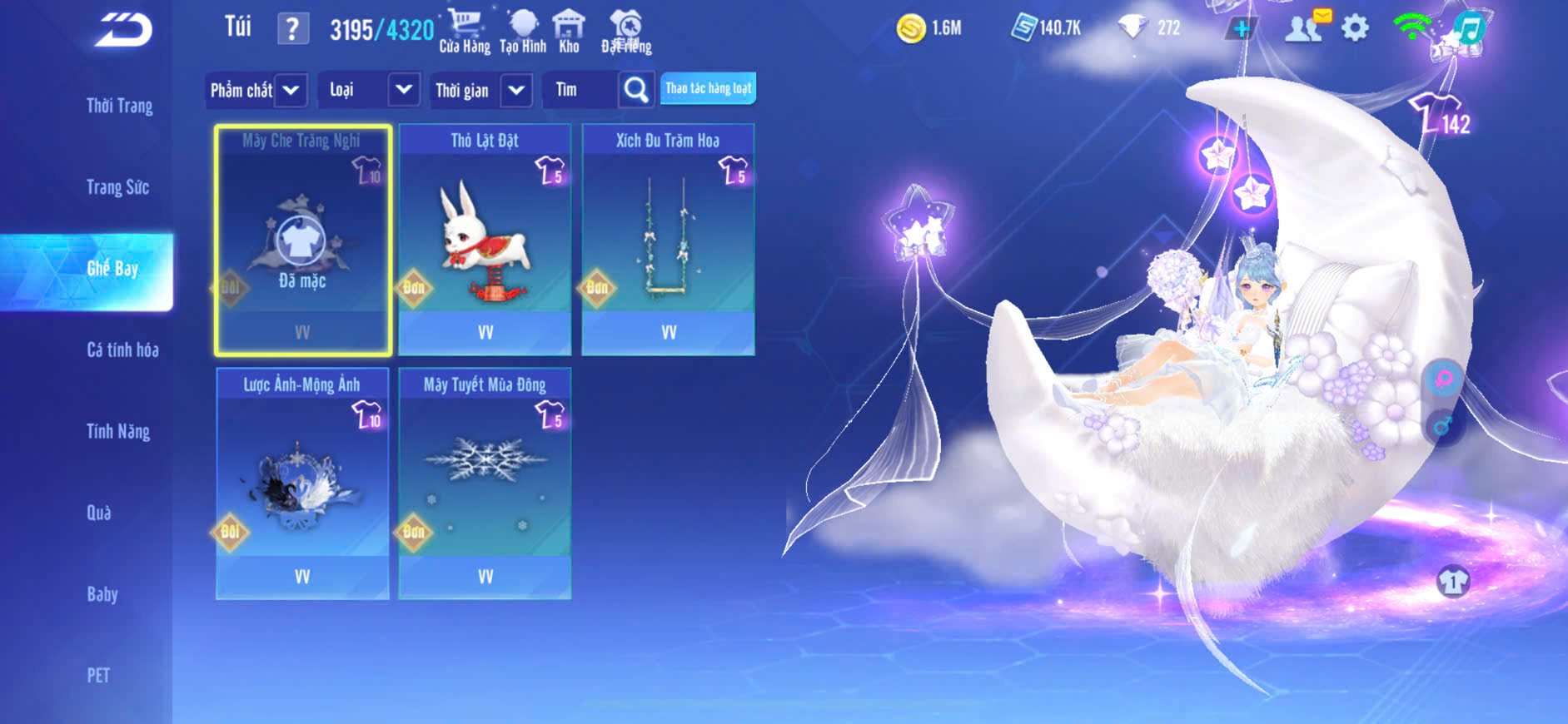This screenshot has width=1568, height=724.
Task: Open the Phẩm chất dropdown filter
Action: [256, 90]
